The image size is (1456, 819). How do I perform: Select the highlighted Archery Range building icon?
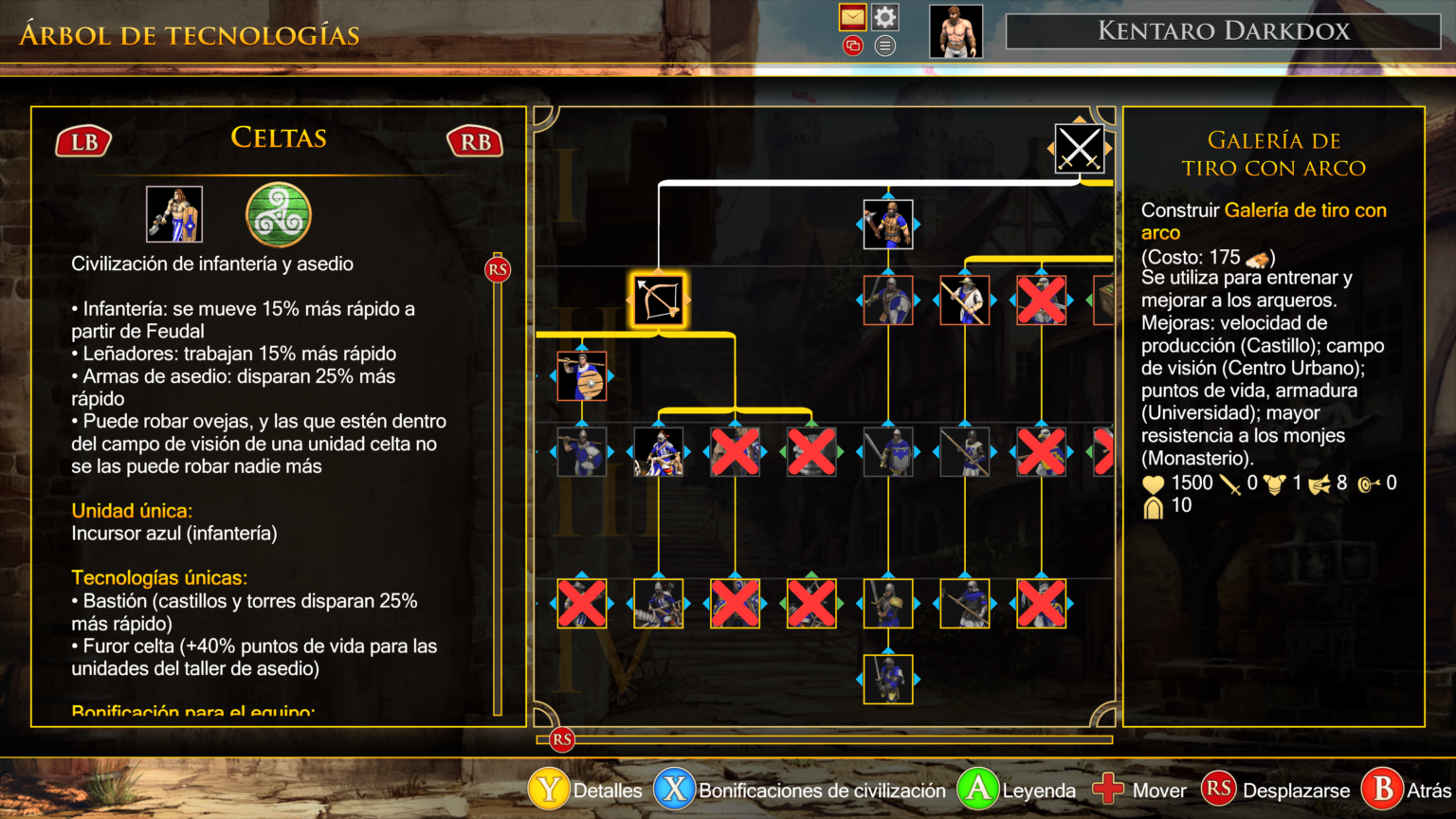tap(657, 299)
